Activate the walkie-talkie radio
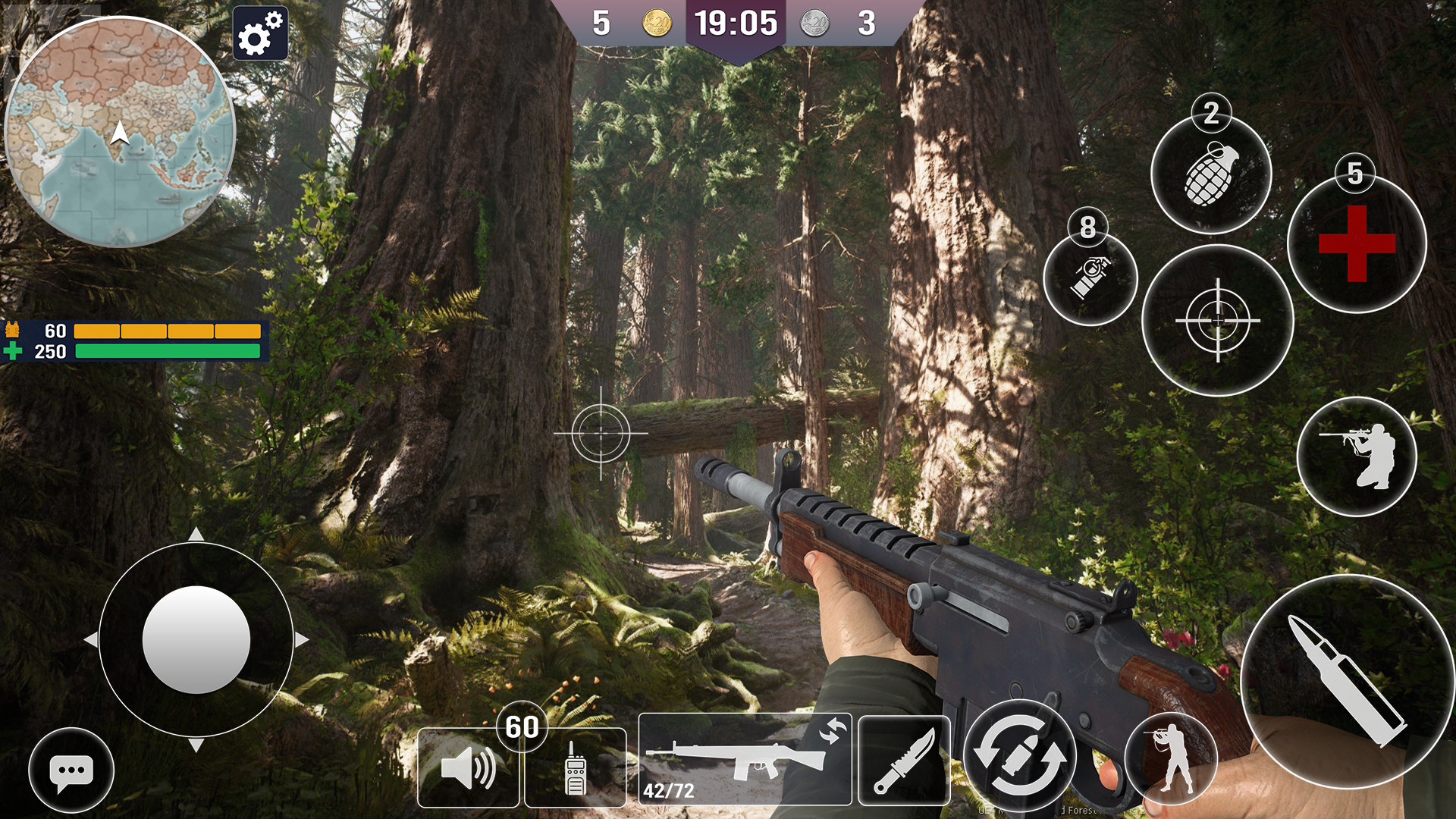Viewport: 1456px width, 819px height. click(x=575, y=766)
